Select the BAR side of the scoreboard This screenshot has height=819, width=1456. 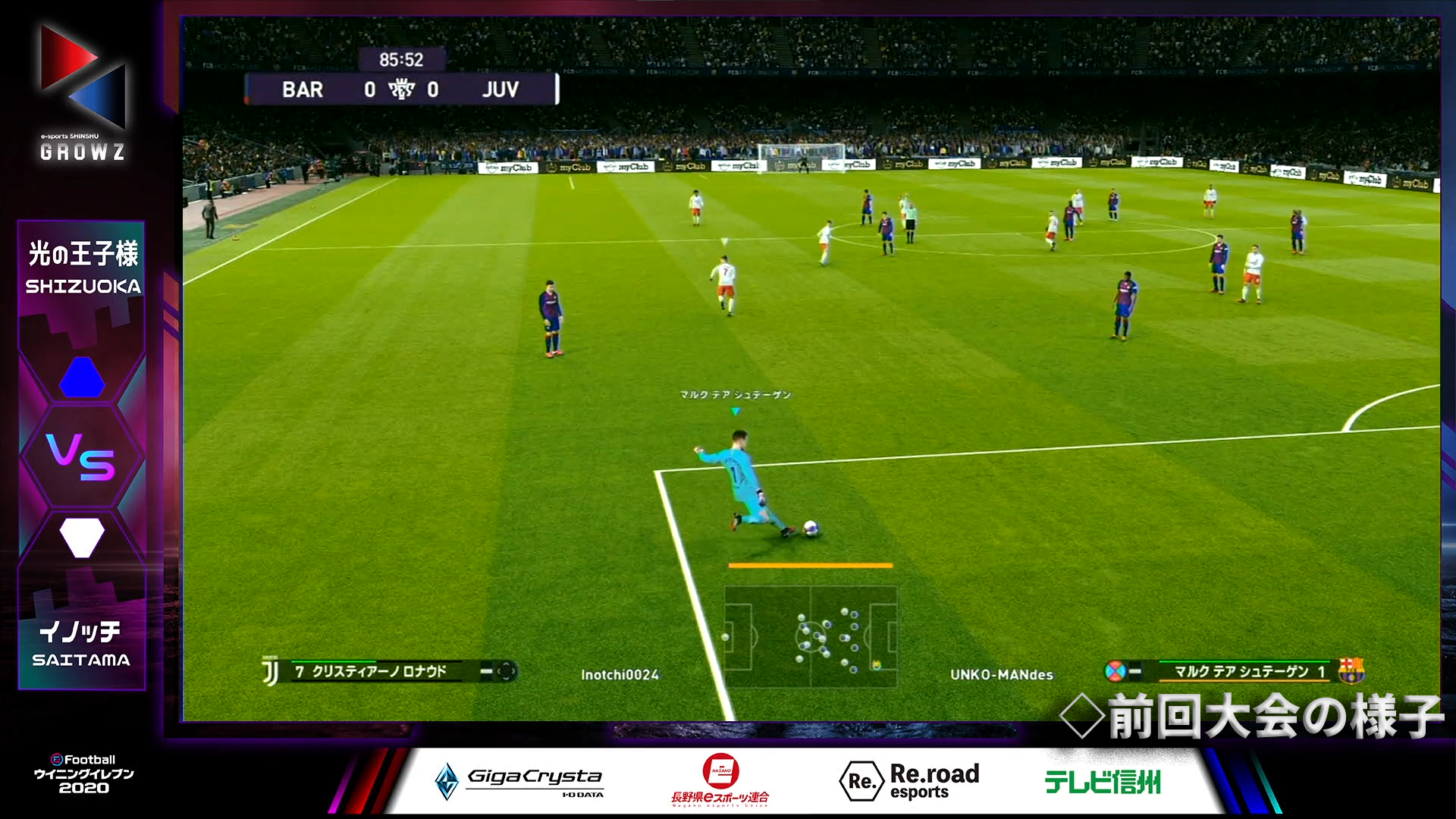coord(302,89)
